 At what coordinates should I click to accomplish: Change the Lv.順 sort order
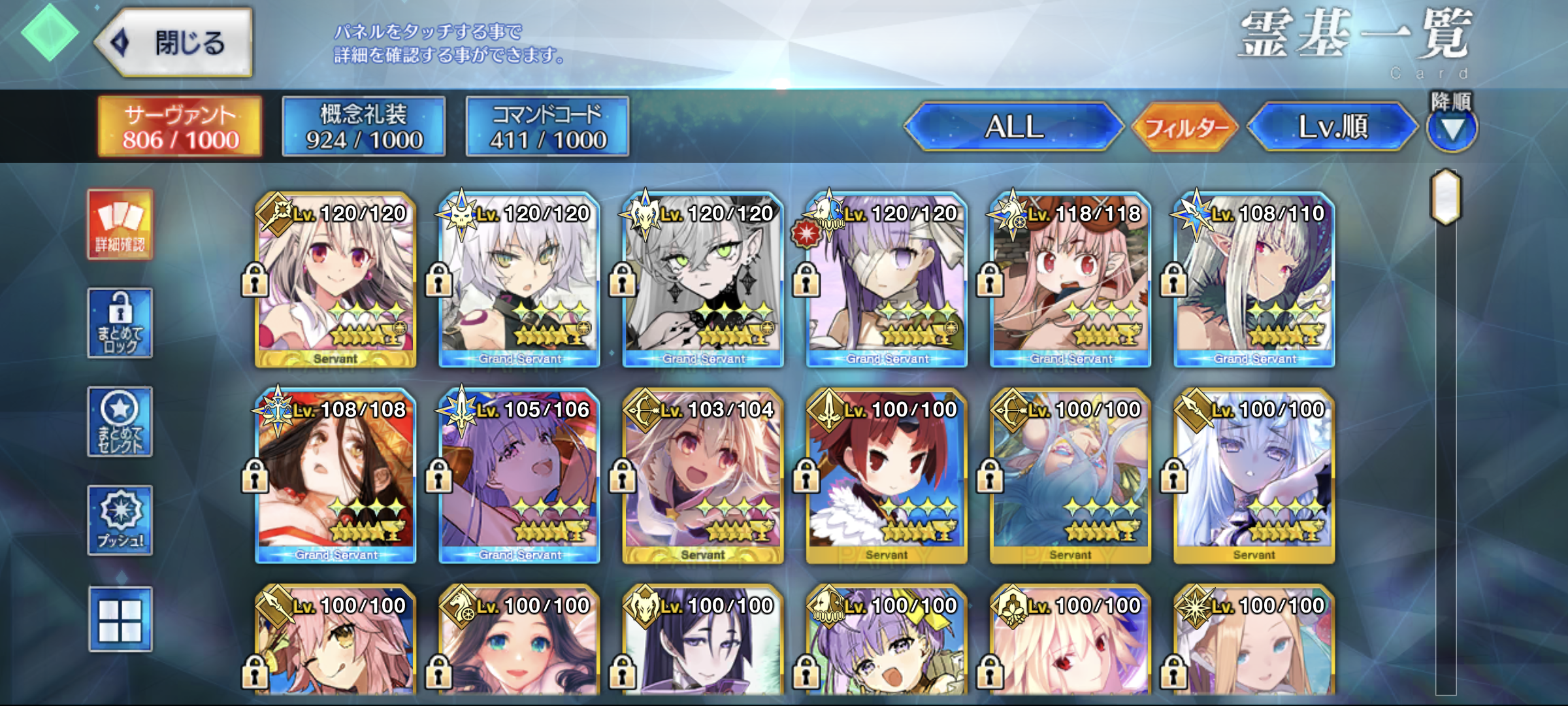[x=1333, y=127]
